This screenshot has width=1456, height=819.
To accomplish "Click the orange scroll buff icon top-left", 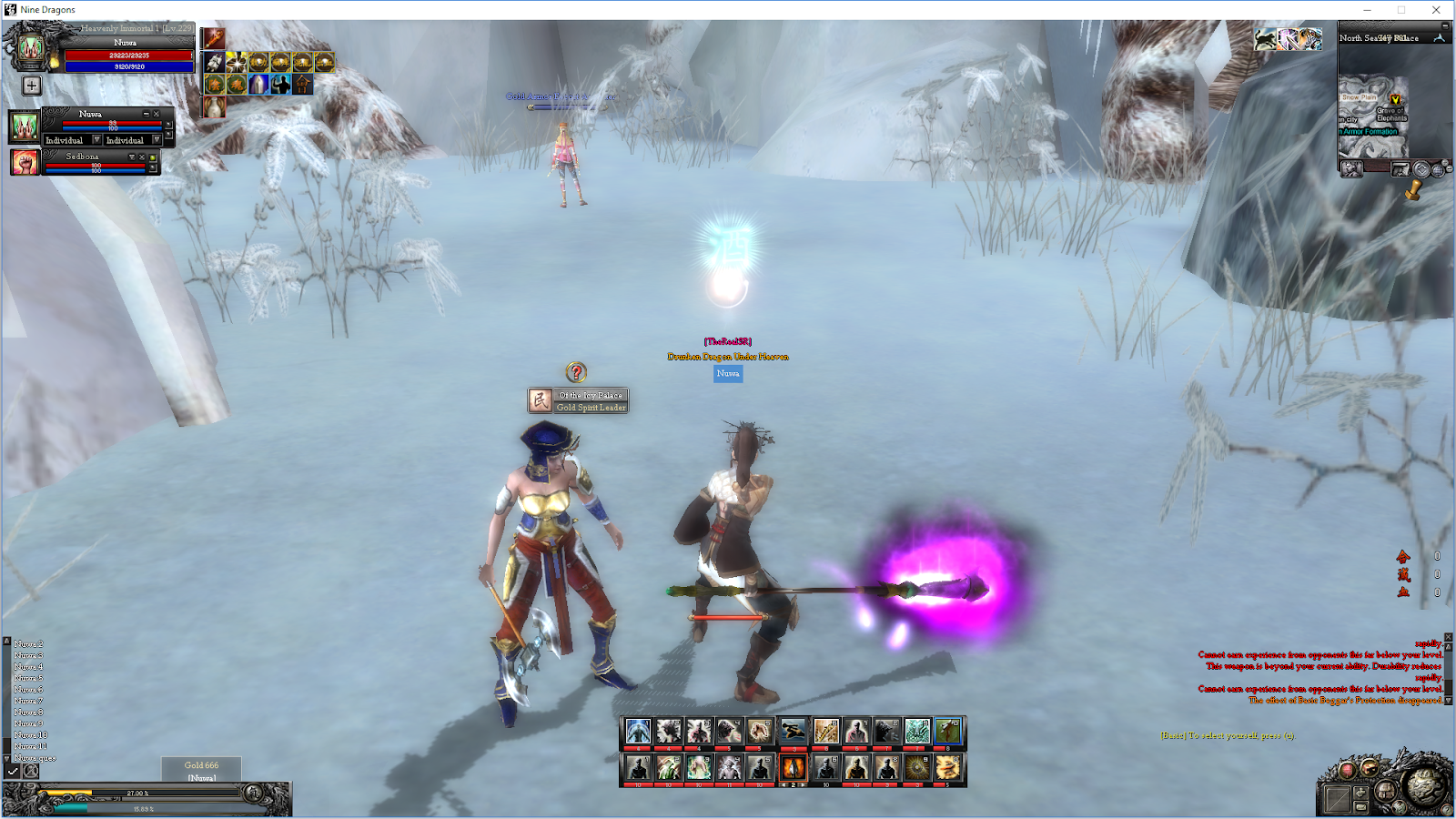I will pos(214,39).
